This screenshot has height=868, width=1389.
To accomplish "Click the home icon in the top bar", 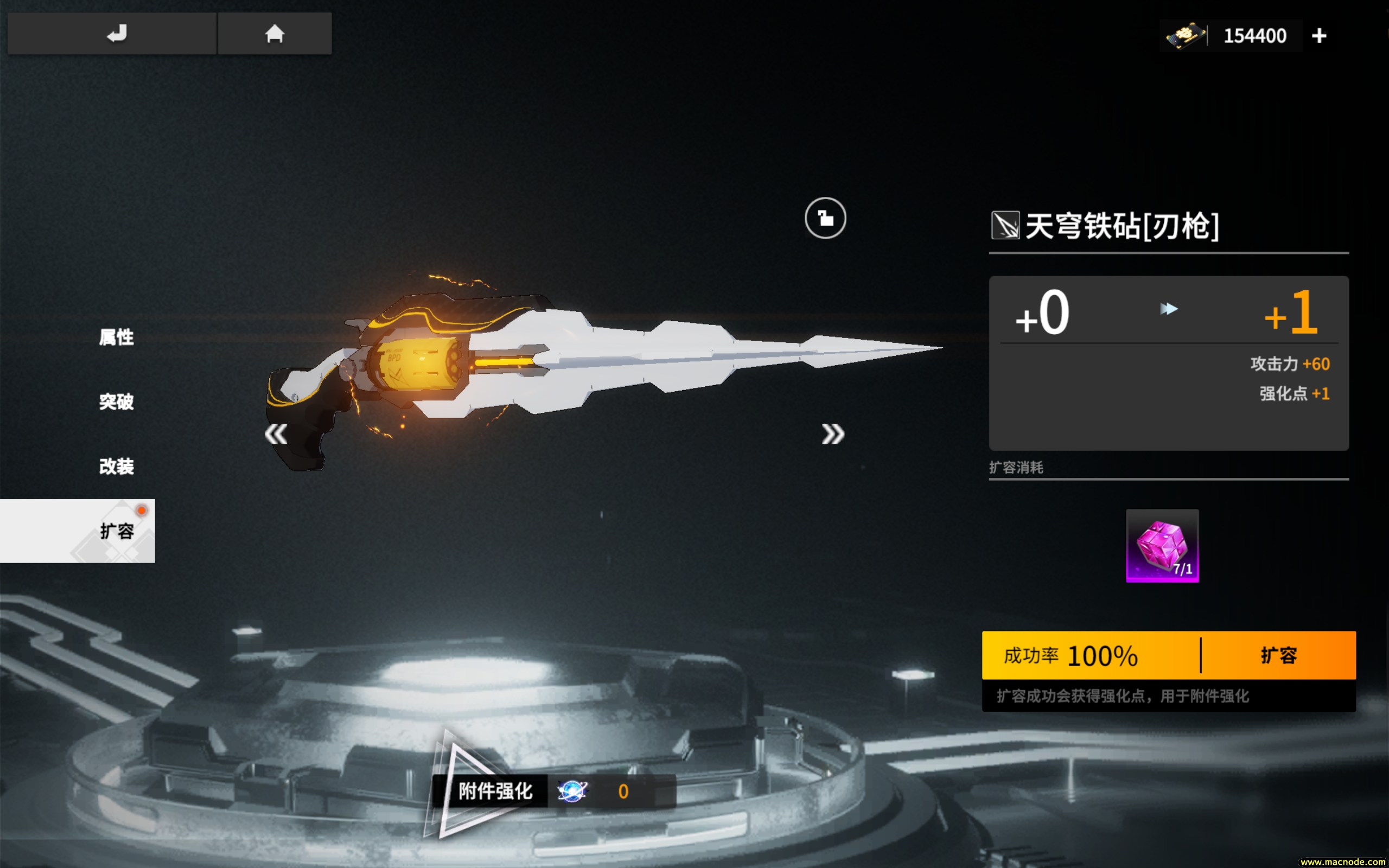I will [x=275, y=33].
